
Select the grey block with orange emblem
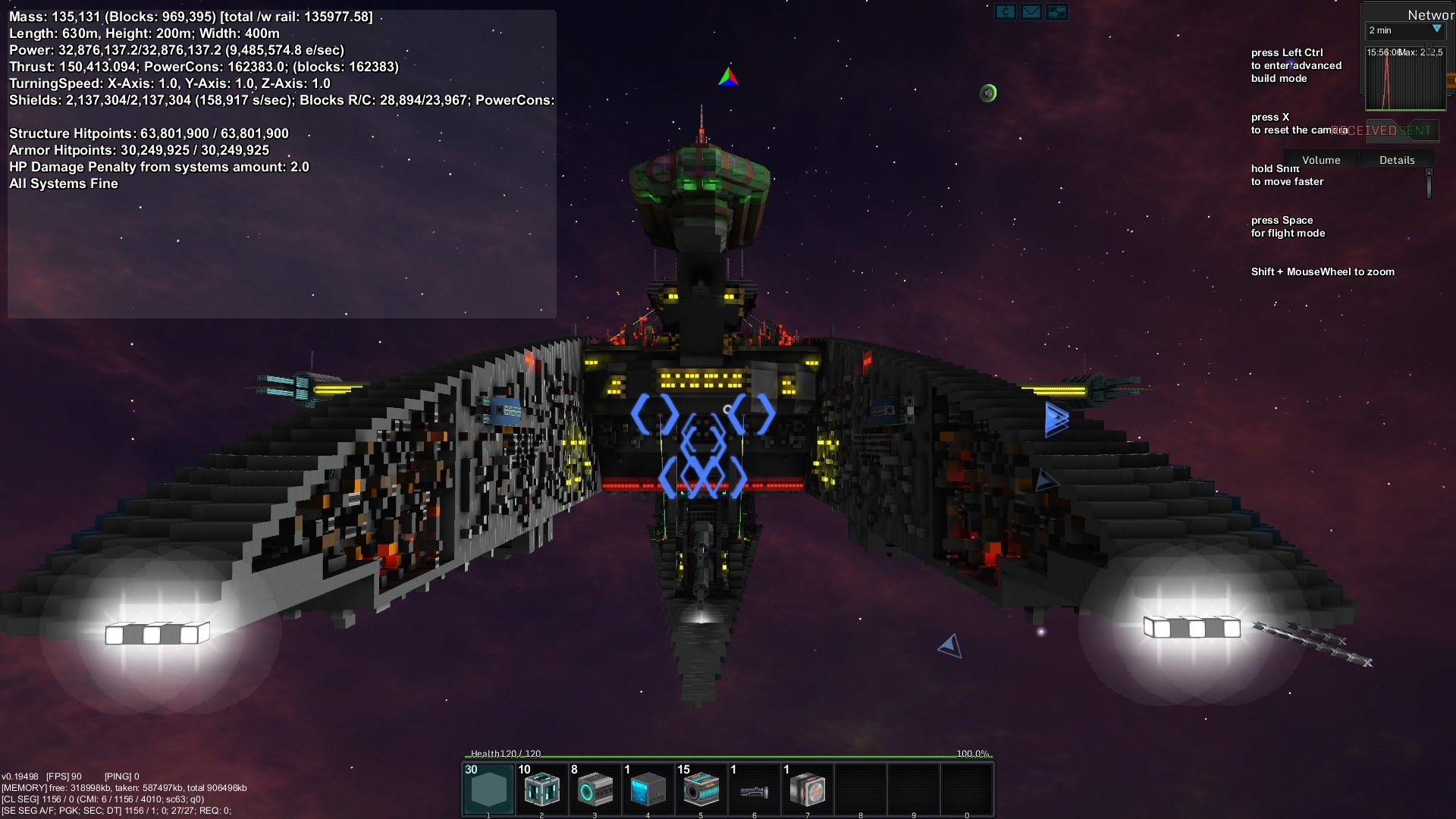tap(807, 789)
